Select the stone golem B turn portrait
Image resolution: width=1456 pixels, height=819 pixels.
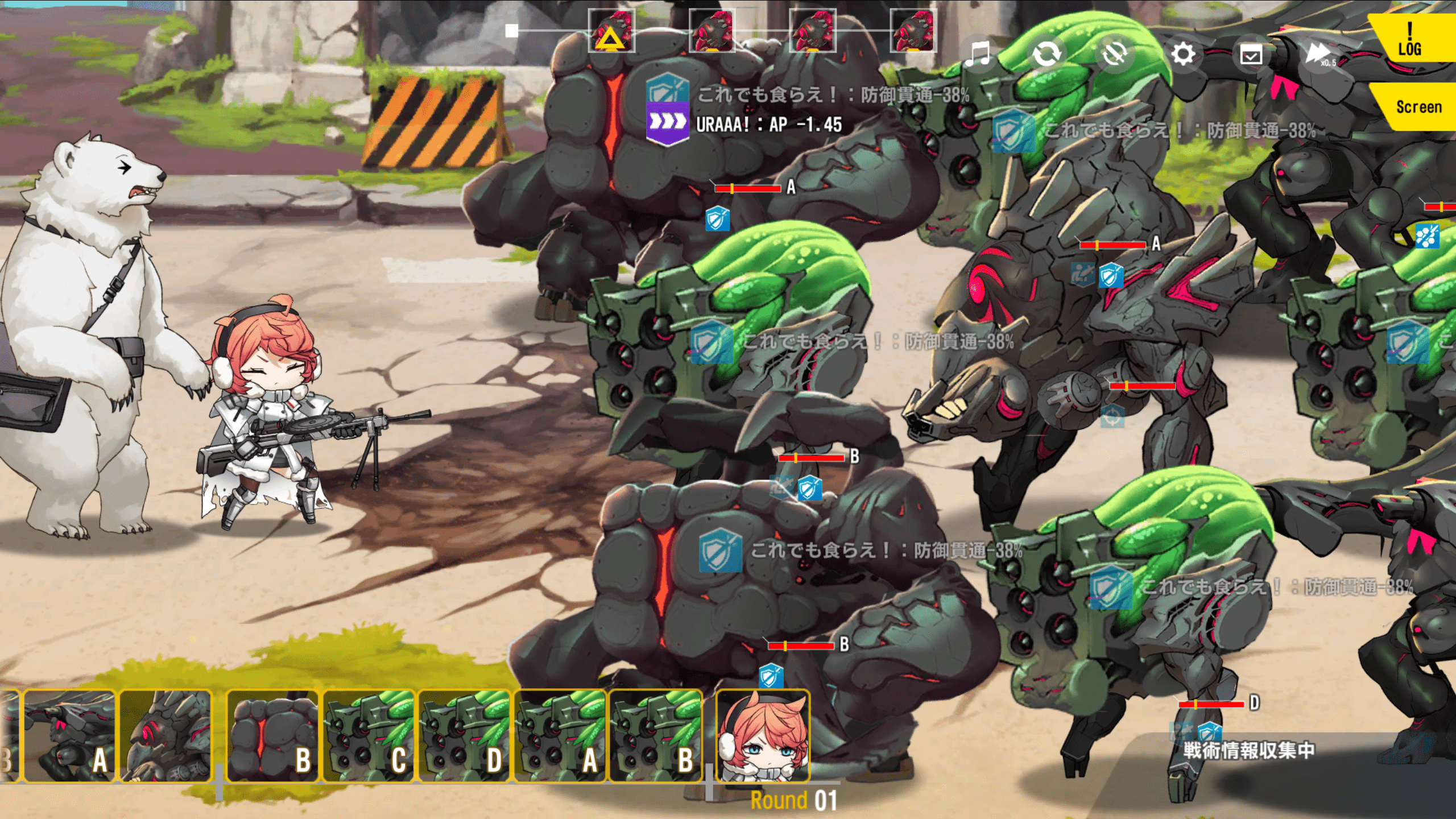coord(272,736)
